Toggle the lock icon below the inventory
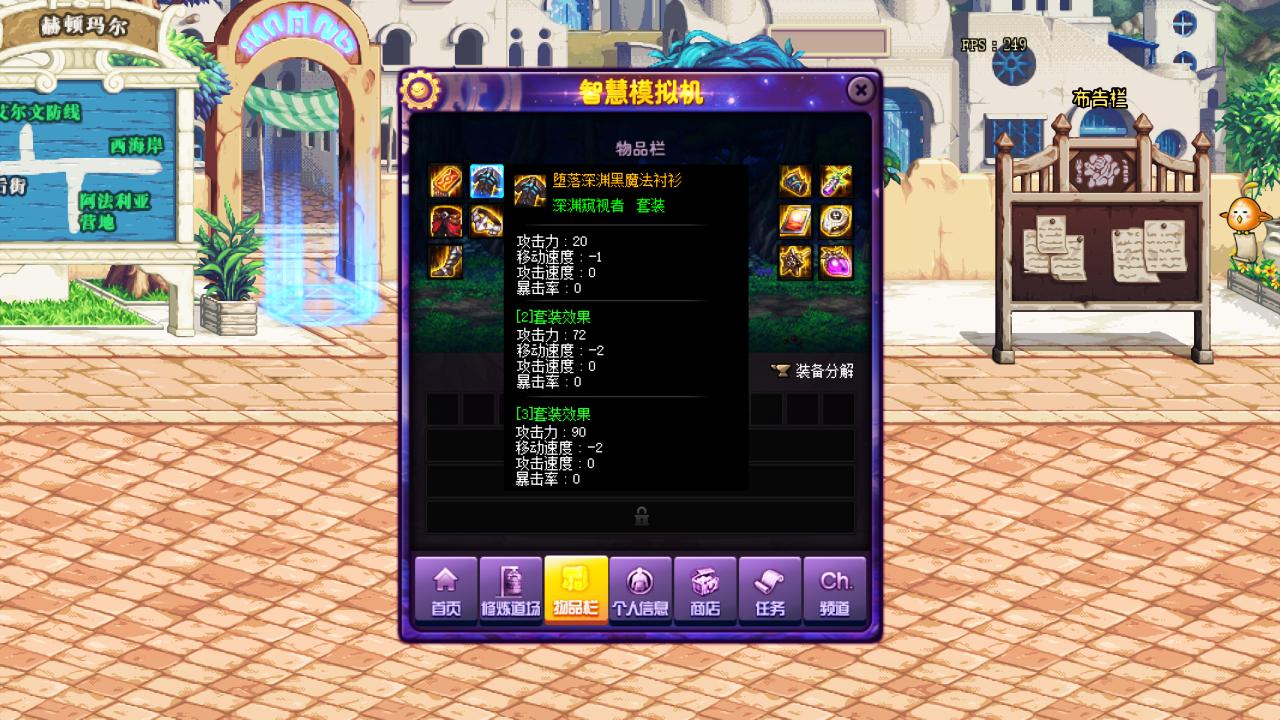The width and height of the screenshot is (1280, 720). coord(641,516)
